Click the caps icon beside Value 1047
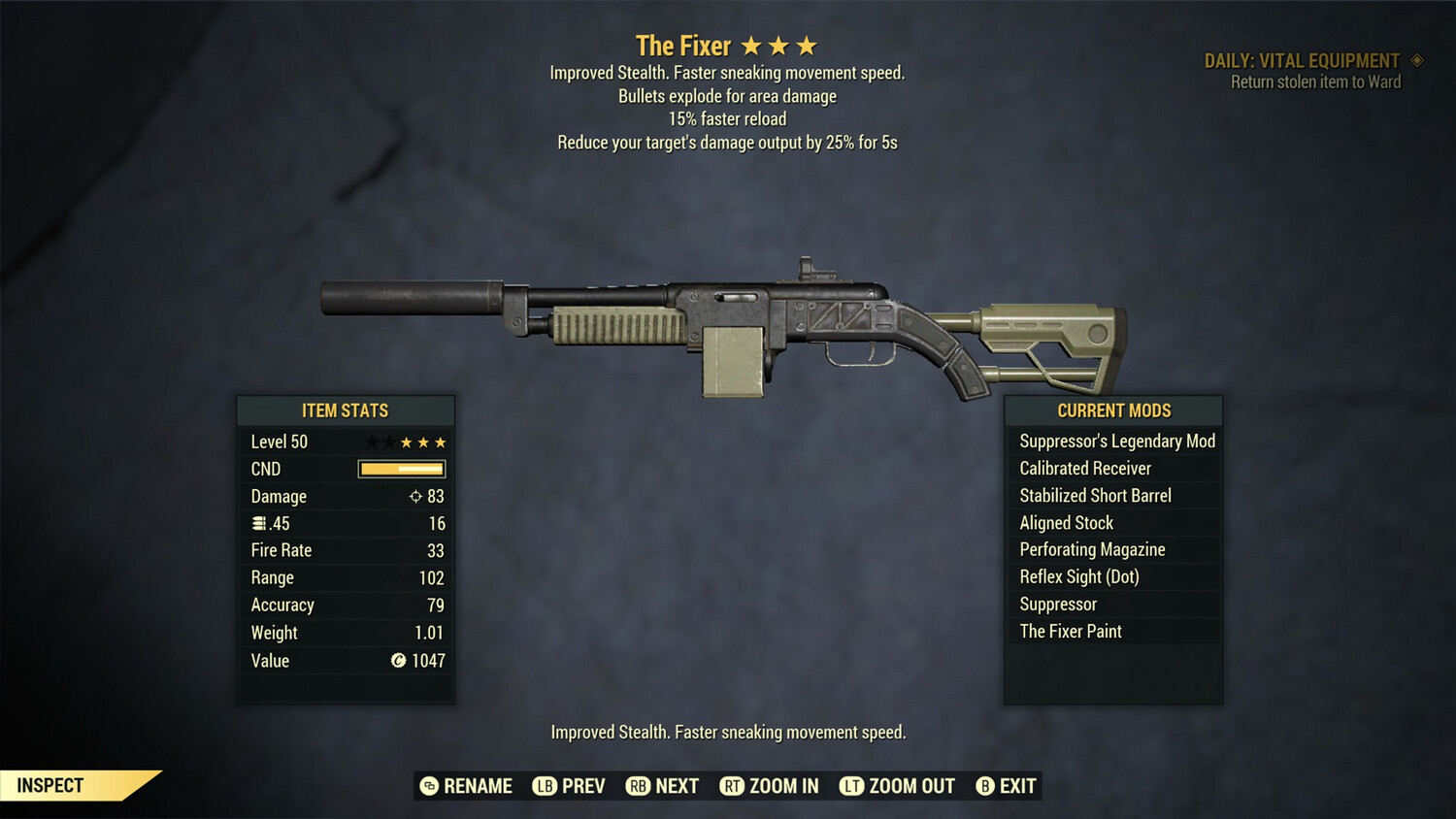Screen dimensions: 1456x819 [x=397, y=661]
